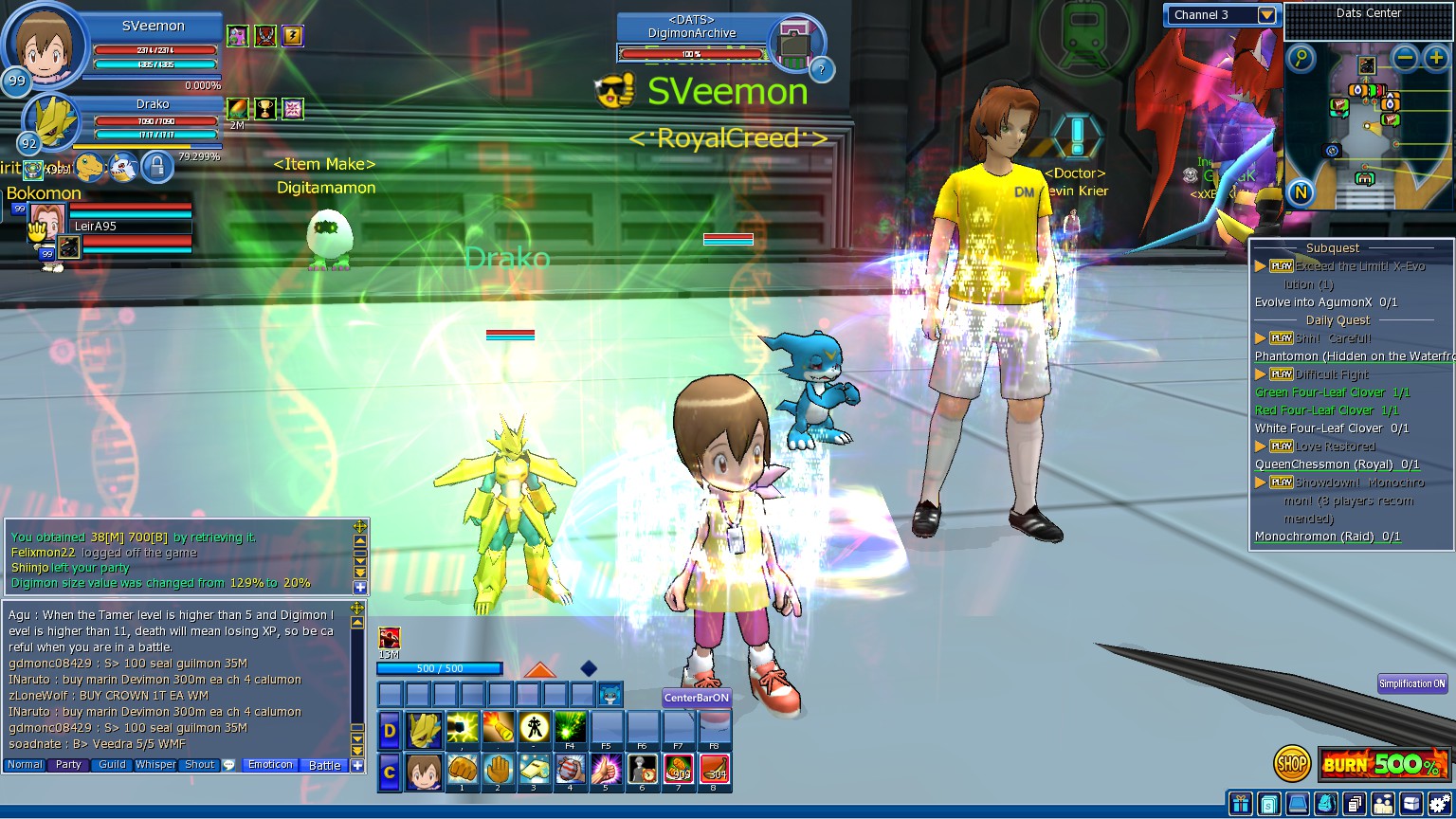Open the gears system menu icon
Viewport: 1456px width, 819px height.
[x=1438, y=804]
